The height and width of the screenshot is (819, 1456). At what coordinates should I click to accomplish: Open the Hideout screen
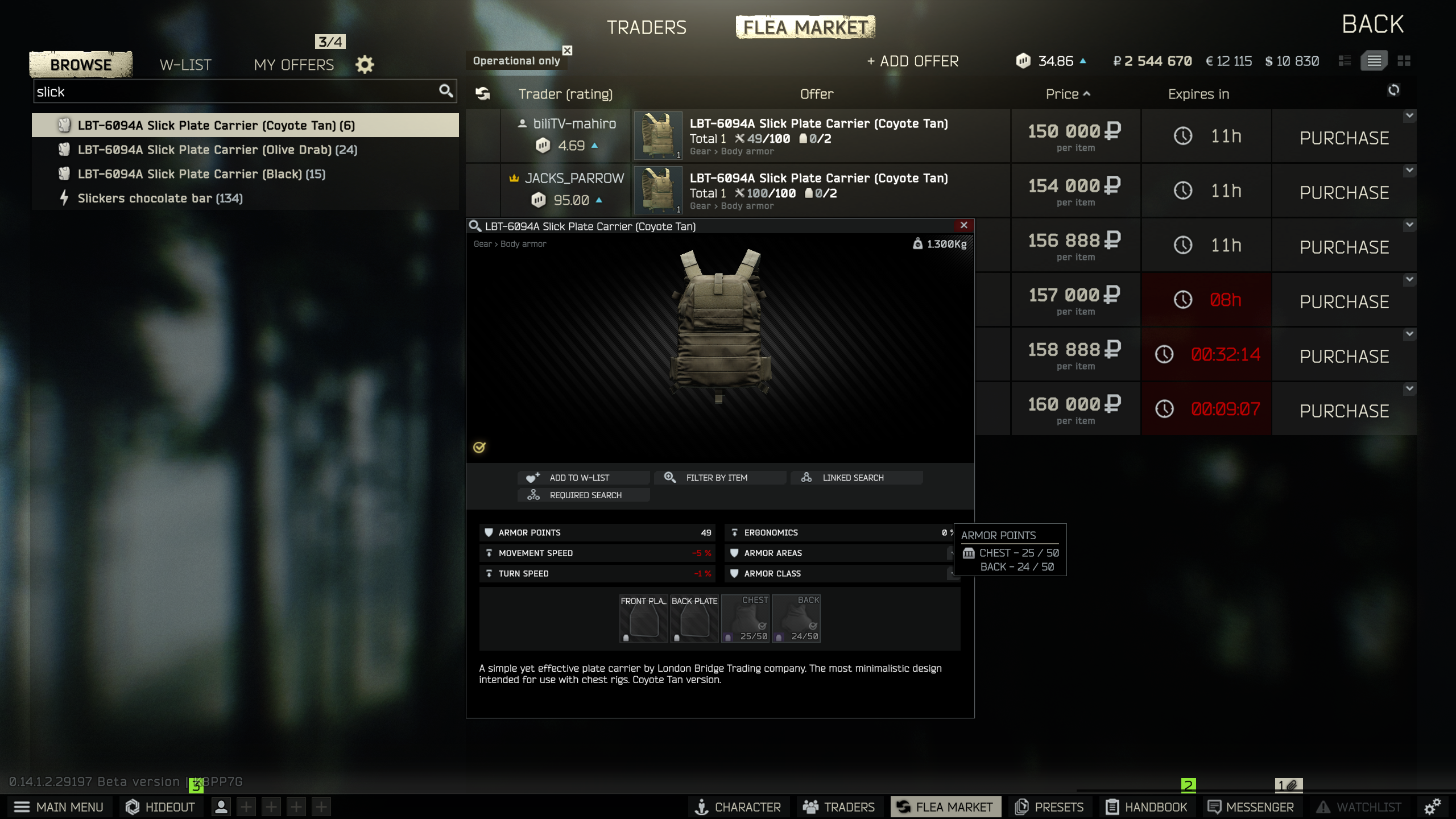(x=160, y=806)
